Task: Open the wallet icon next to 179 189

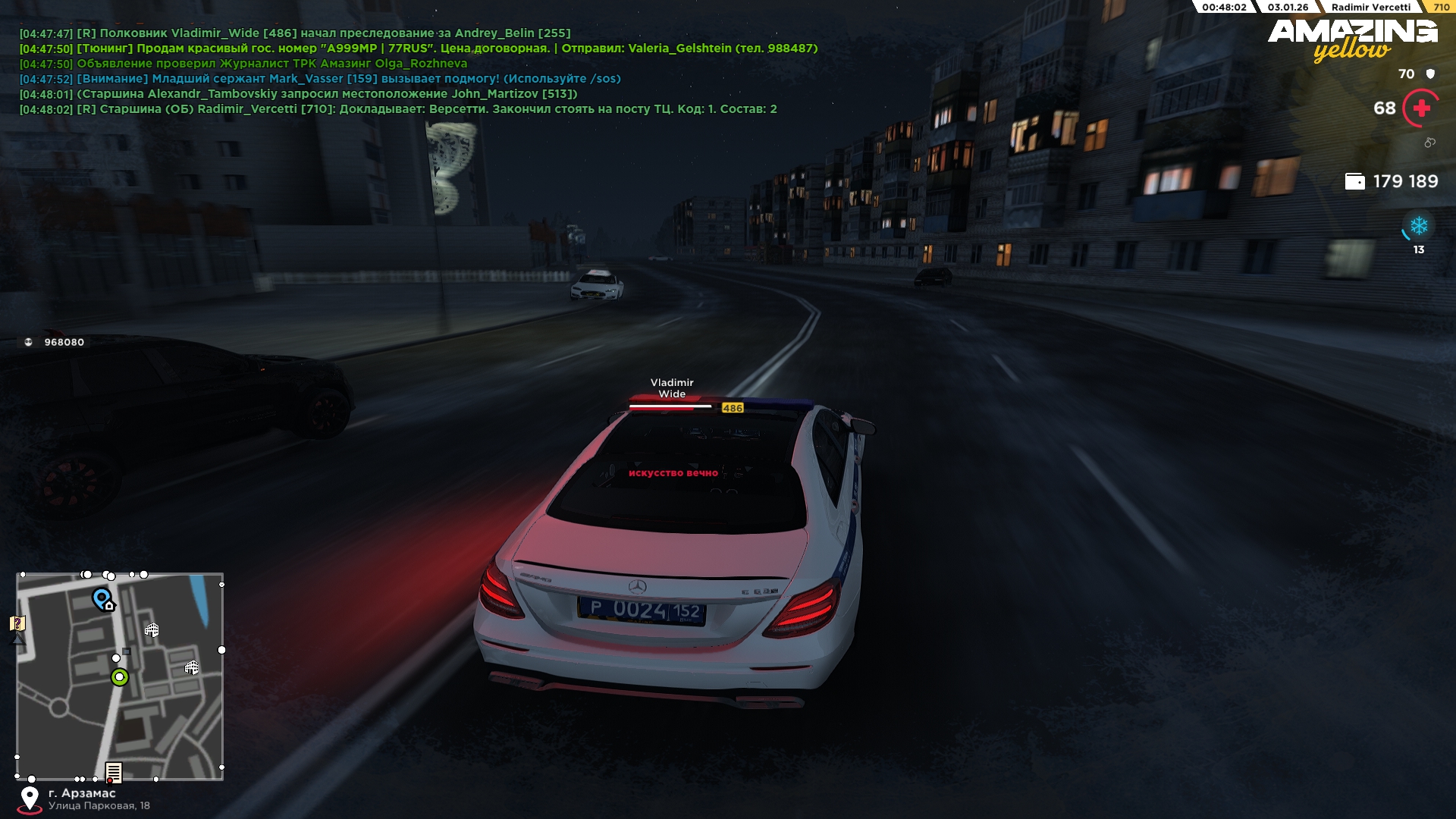Action: (1354, 181)
